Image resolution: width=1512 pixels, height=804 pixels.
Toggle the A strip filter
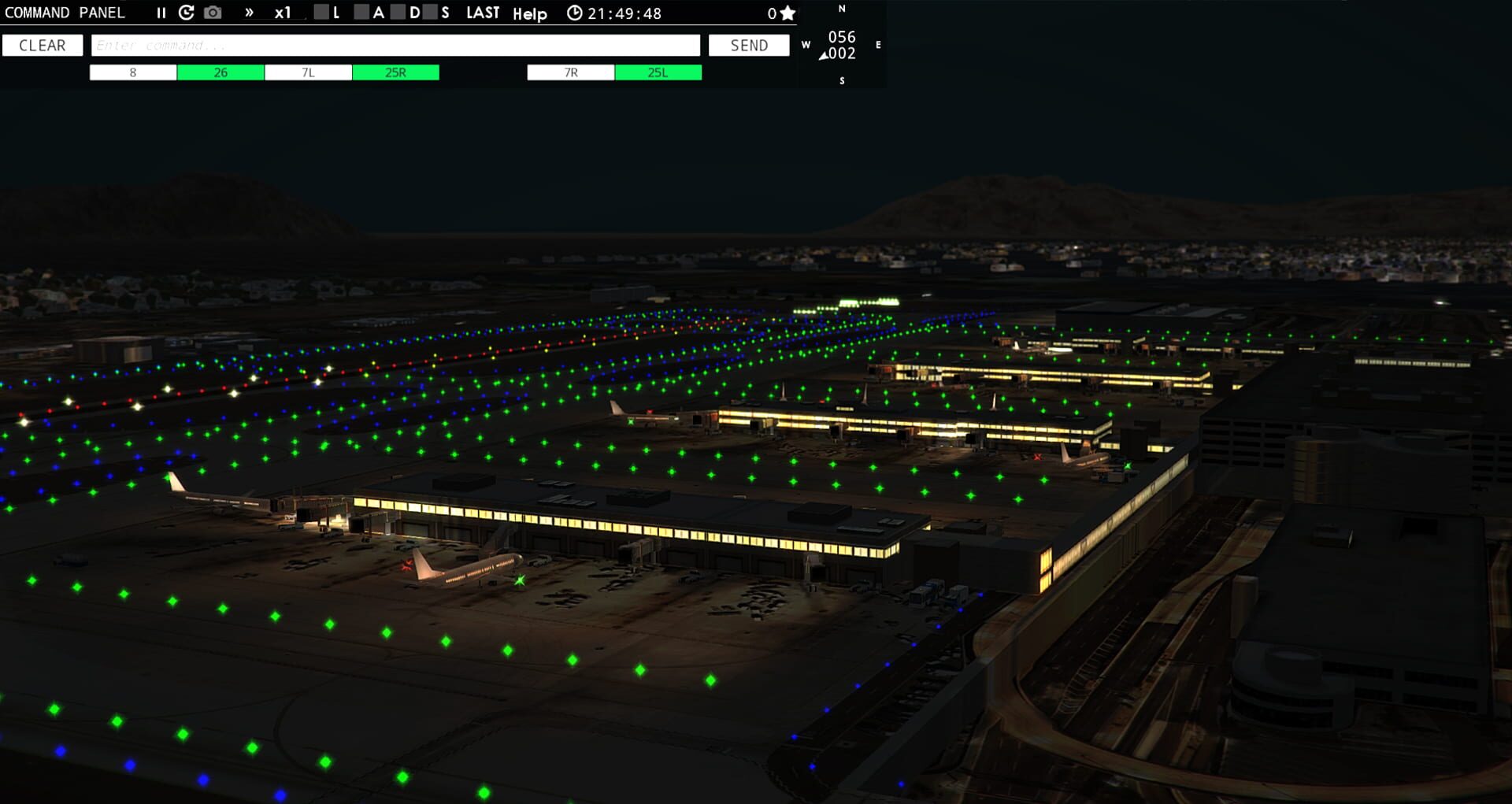pos(361,13)
